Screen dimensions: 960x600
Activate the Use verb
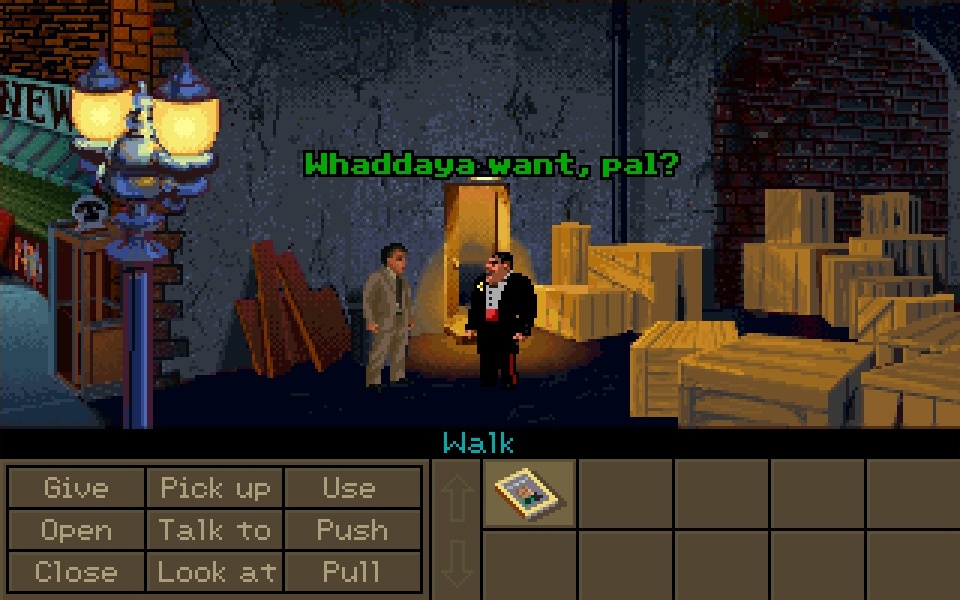tap(351, 488)
